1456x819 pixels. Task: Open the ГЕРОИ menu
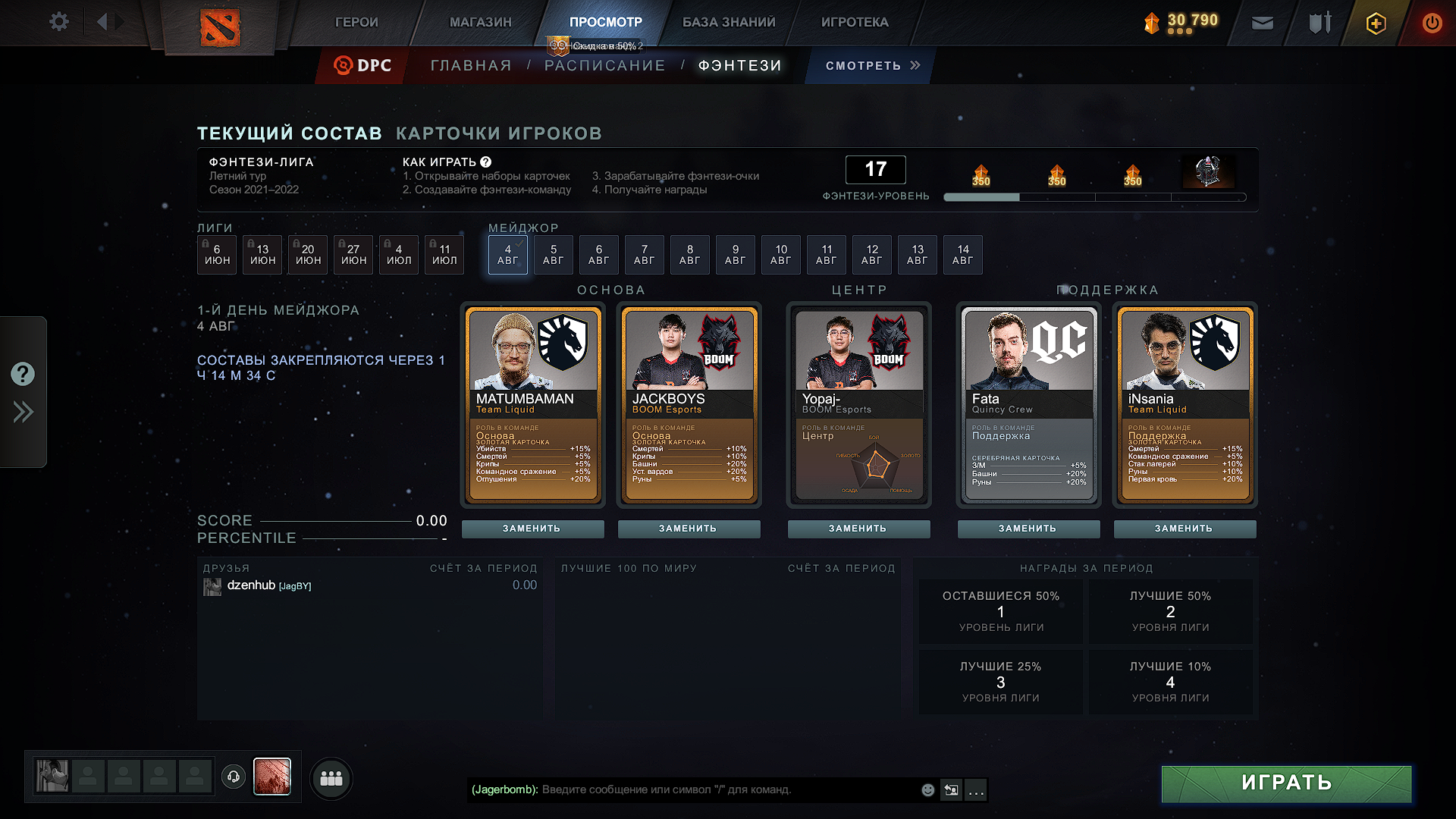[356, 22]
